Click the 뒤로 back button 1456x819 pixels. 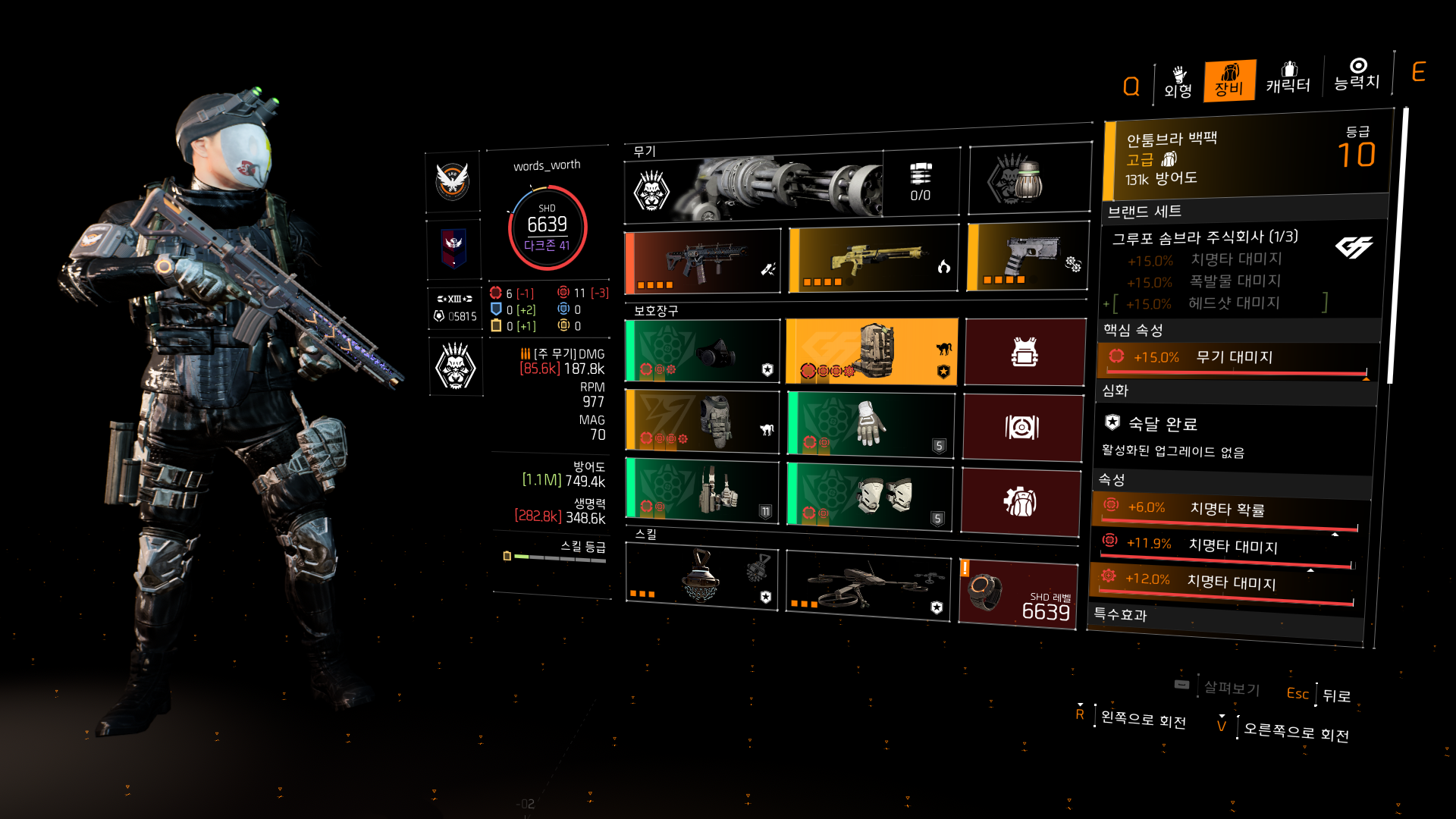coord(1336,695)
